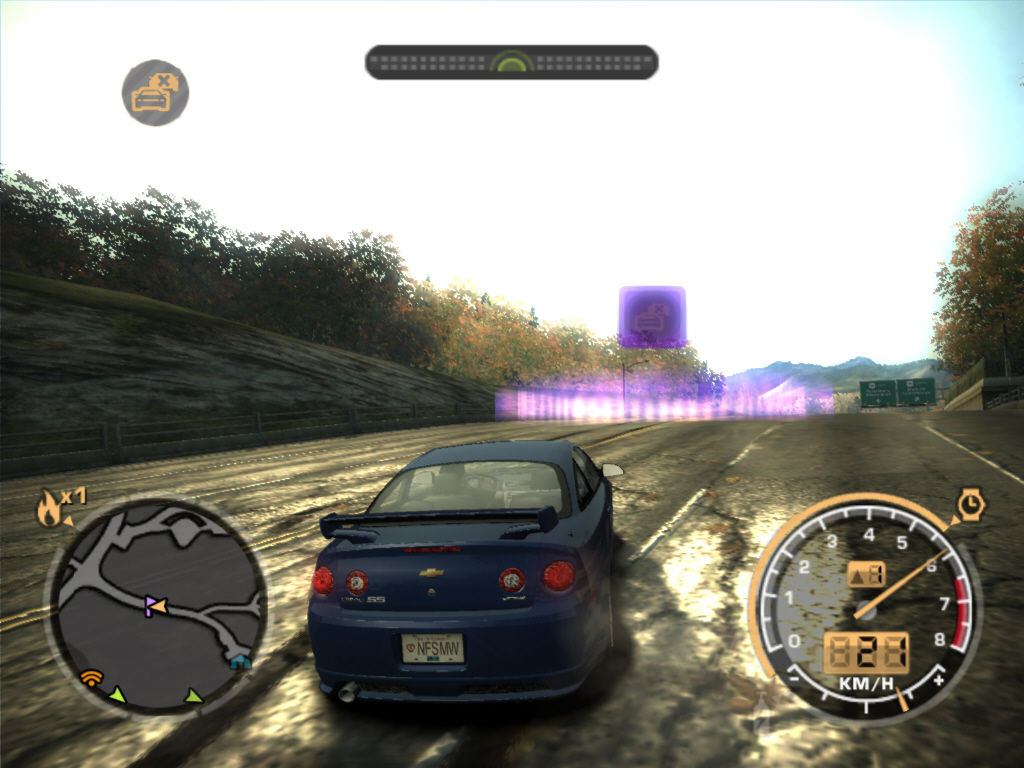Select the heat level flame icon
Viewport: 1024px width, 768px height.
pyautogui.click(x=49, y=510)
